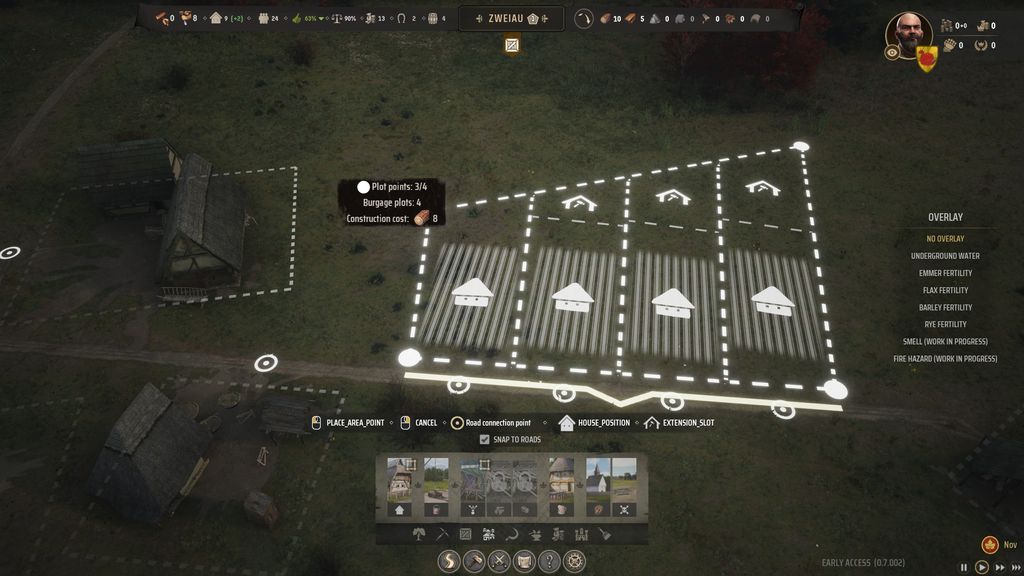The image size is (1024, 576).
Task: Choose the No Overlay option
Action: click(945, 239)
